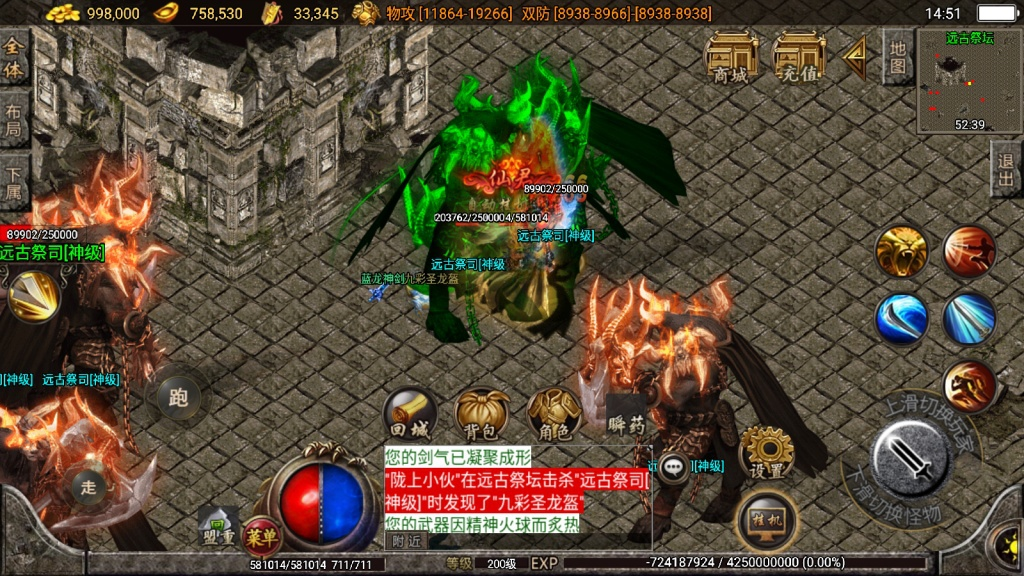Open the 充值 recharge menu
This screenshot has width=1024, height=576.
click(x=799, y=56)
